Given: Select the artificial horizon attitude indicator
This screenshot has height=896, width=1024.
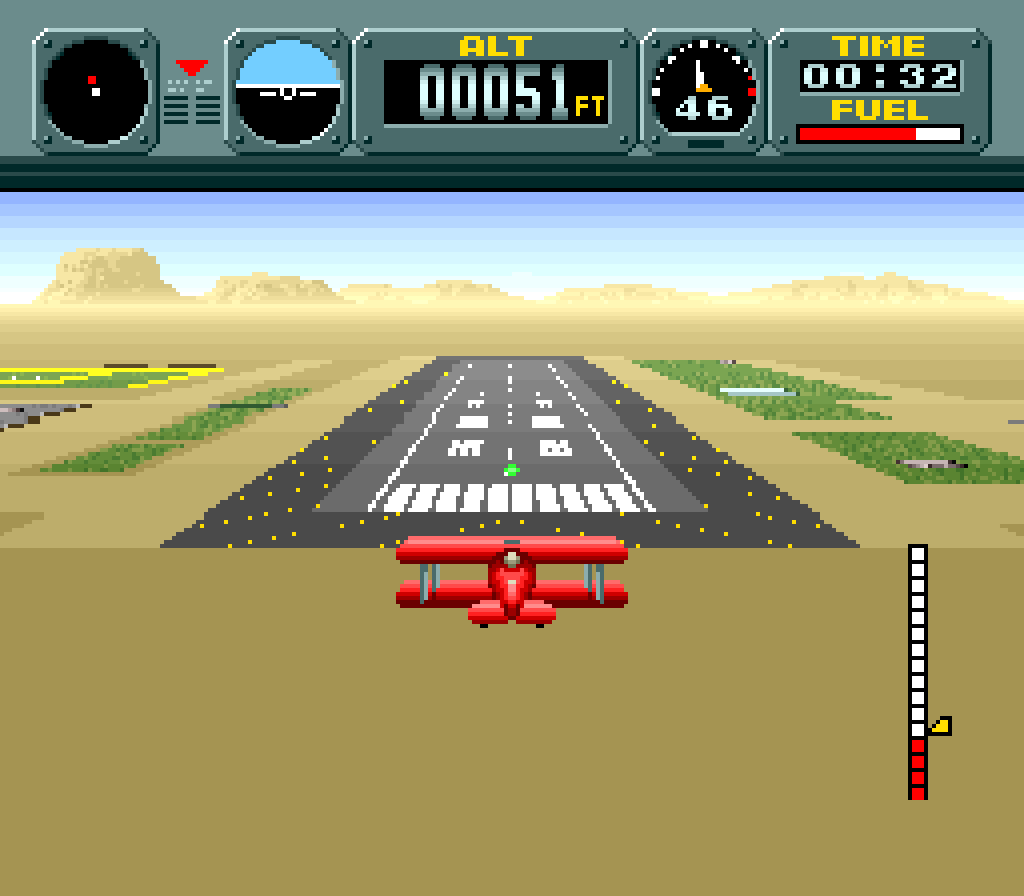Looking at the screenshot, I should pos(288,90).
